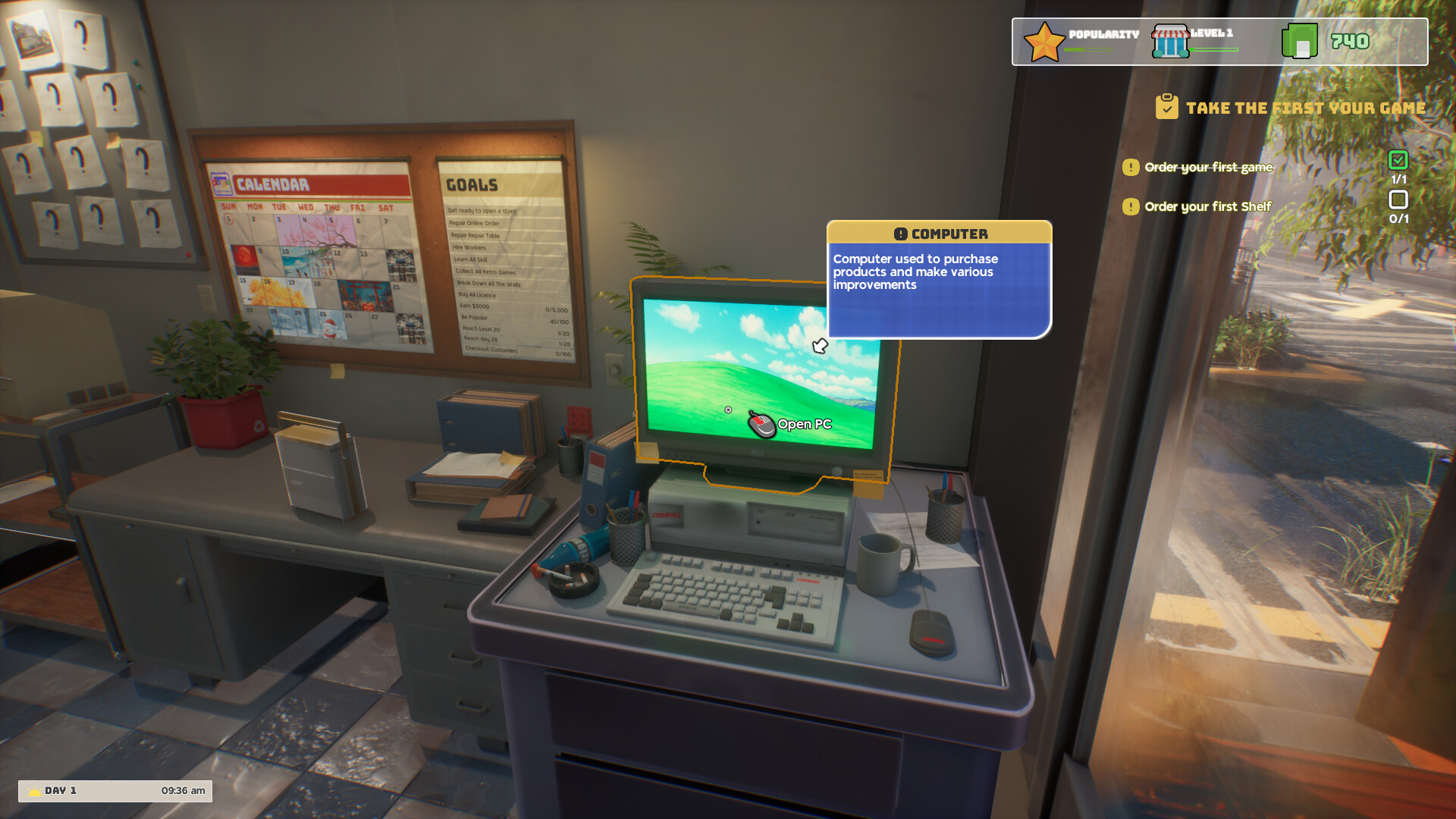The height and width of the screenshot is (819, 1456).
Task: Click the quest clipboard icon
Action: click(x=1167, y=107)
